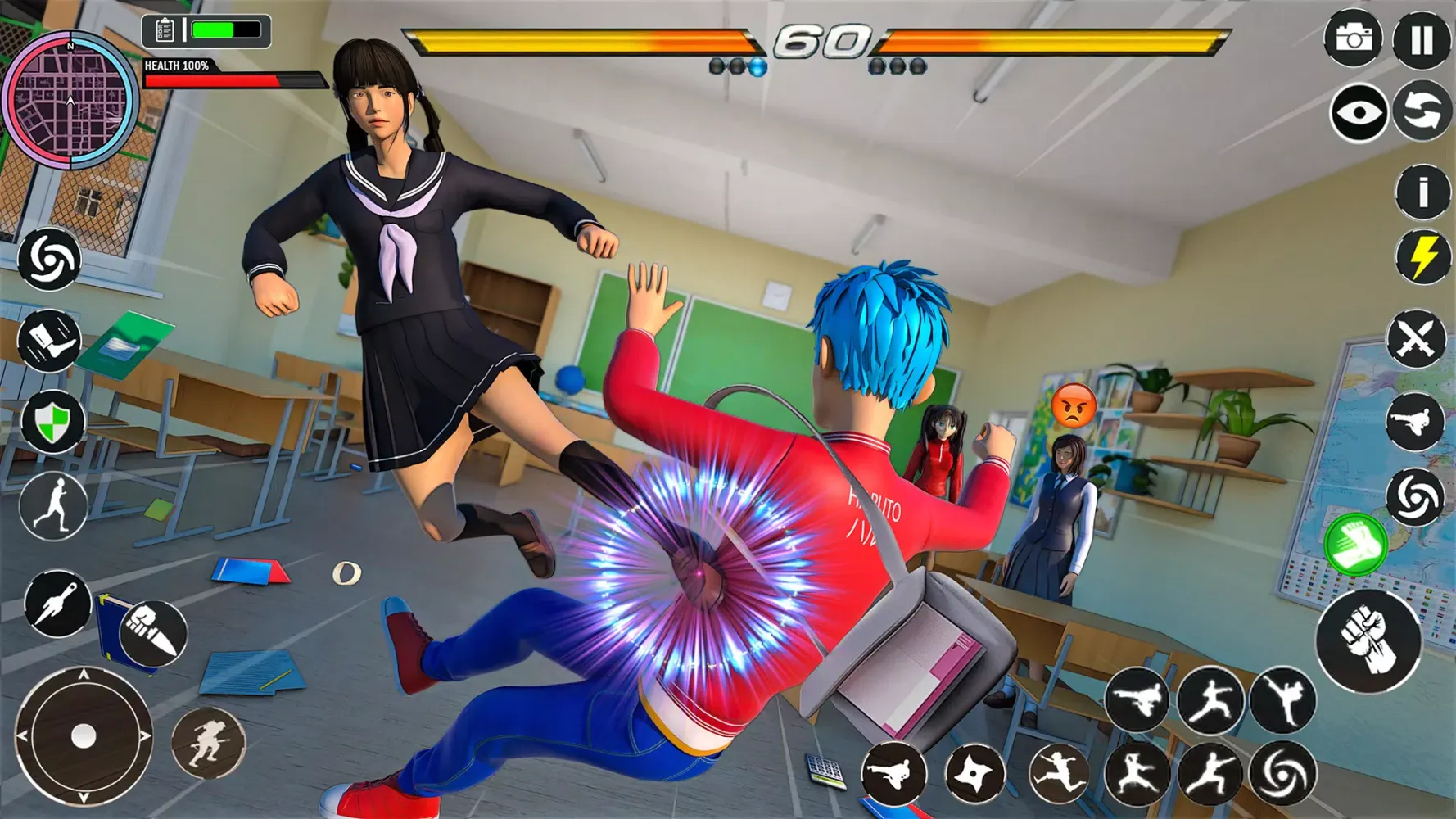Open the clipboard mission list

point(163,31)
